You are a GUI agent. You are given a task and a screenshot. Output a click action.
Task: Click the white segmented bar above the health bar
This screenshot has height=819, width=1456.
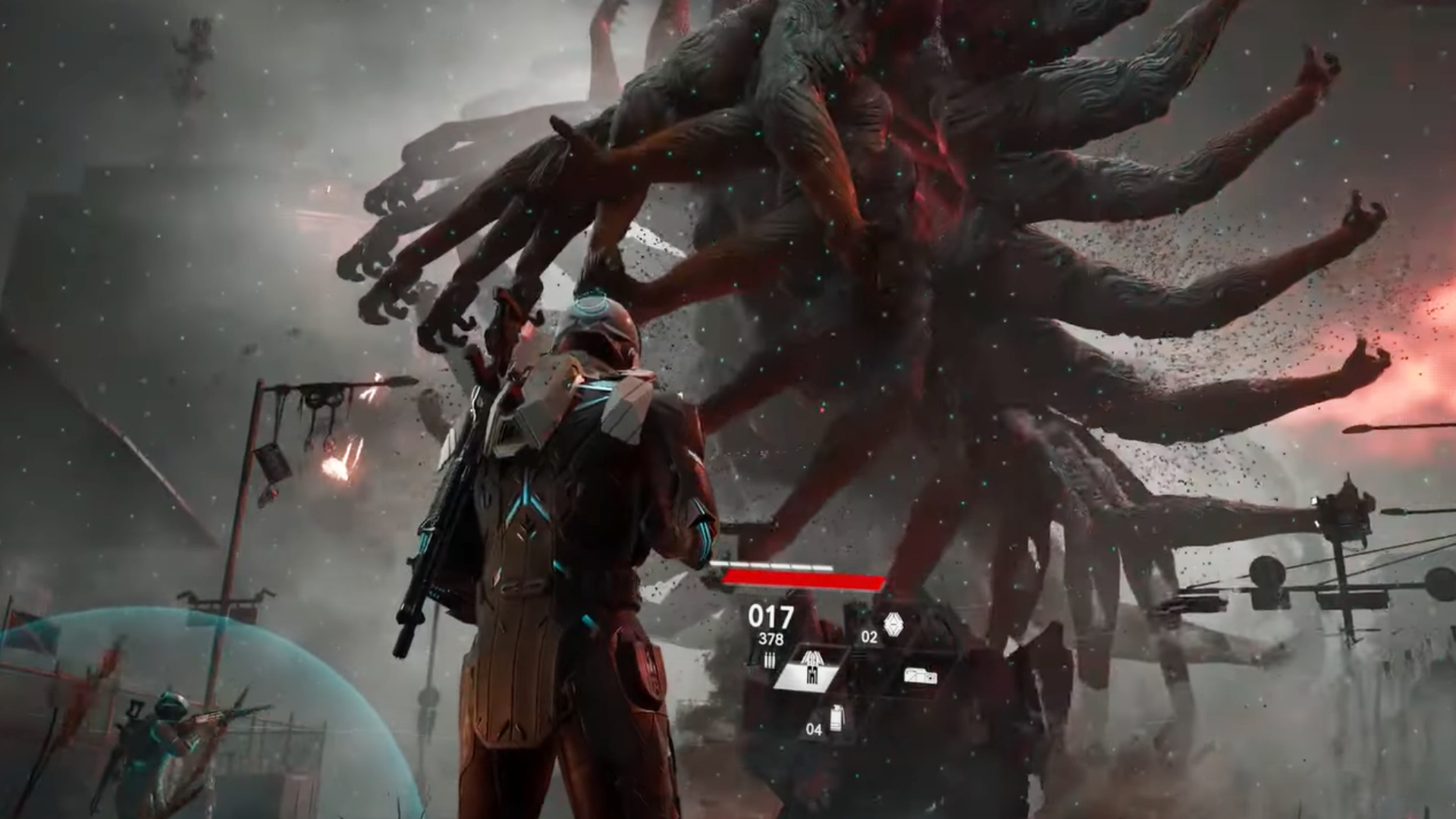[773, 564]
